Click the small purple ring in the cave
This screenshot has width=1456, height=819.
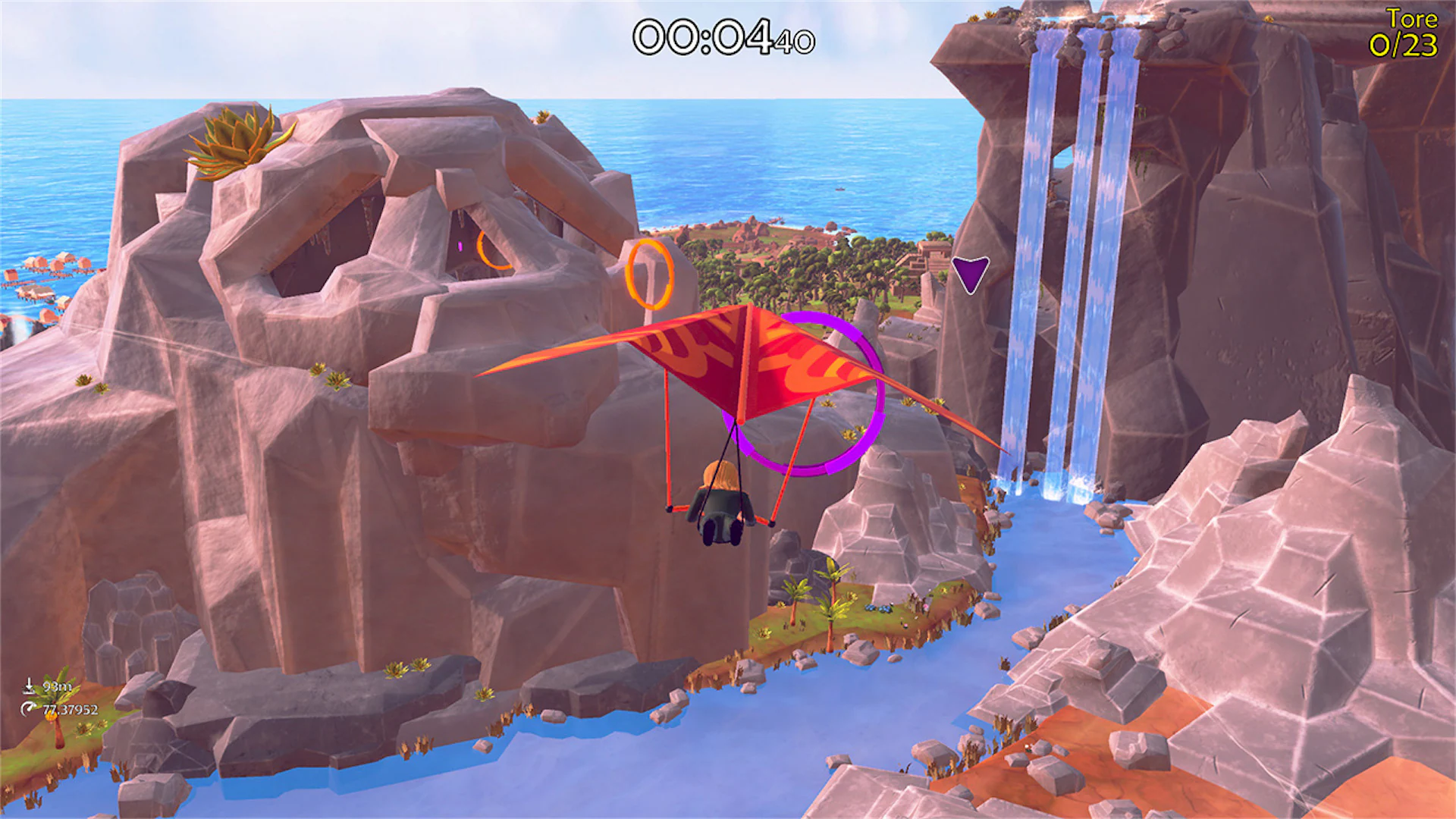pyautogui.click(x=460, y=246)
